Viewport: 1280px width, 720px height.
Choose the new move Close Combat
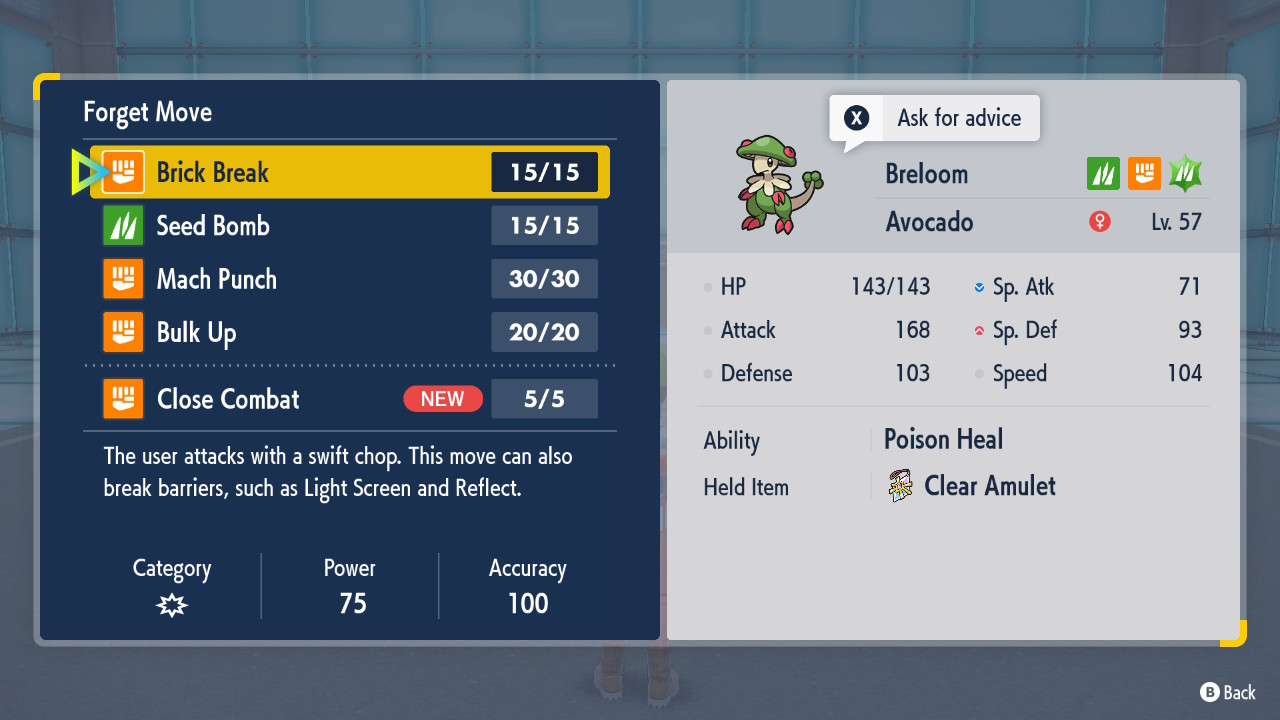[350, 399]
